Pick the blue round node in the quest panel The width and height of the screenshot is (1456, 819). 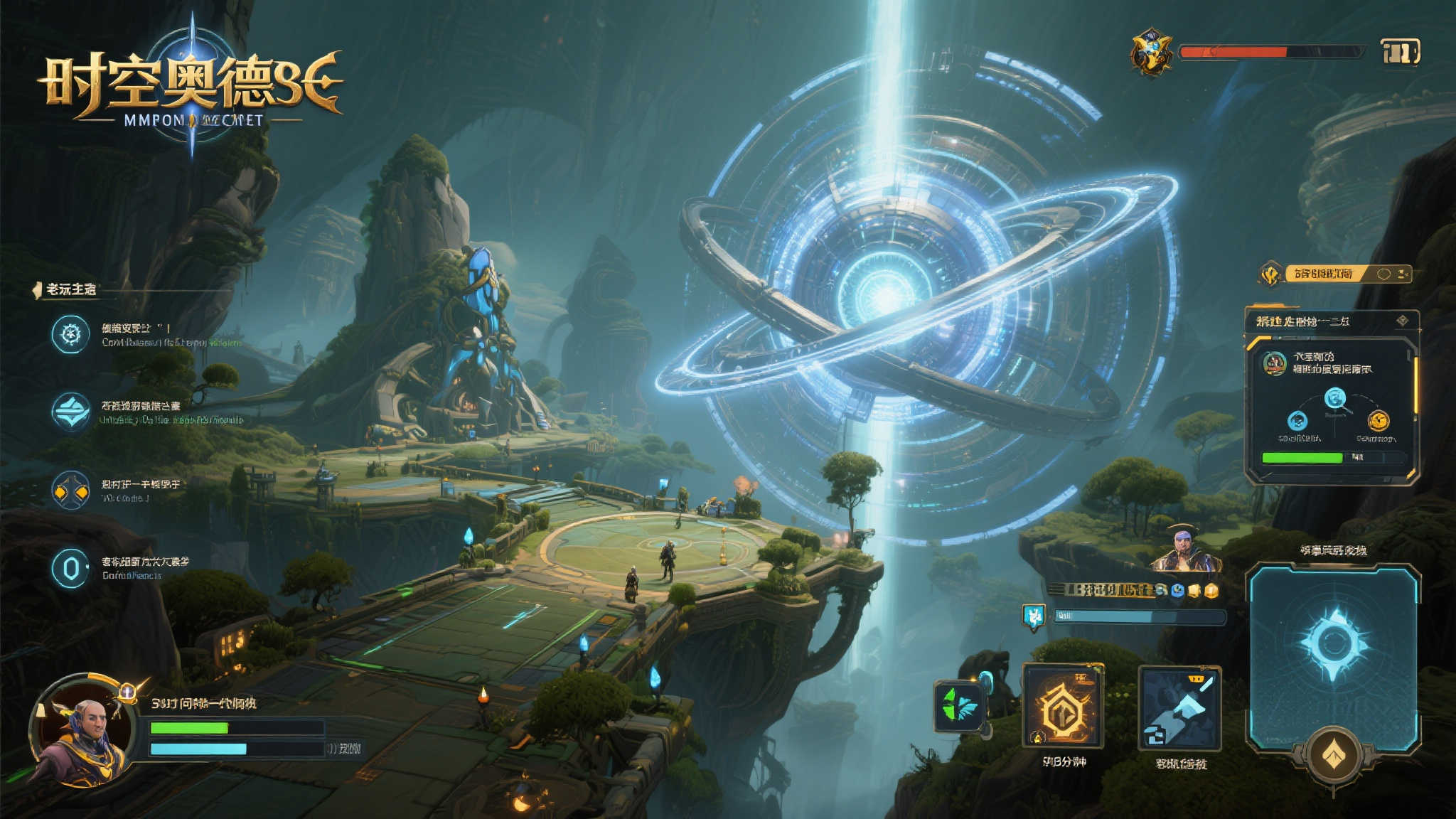coord(1297,421)
